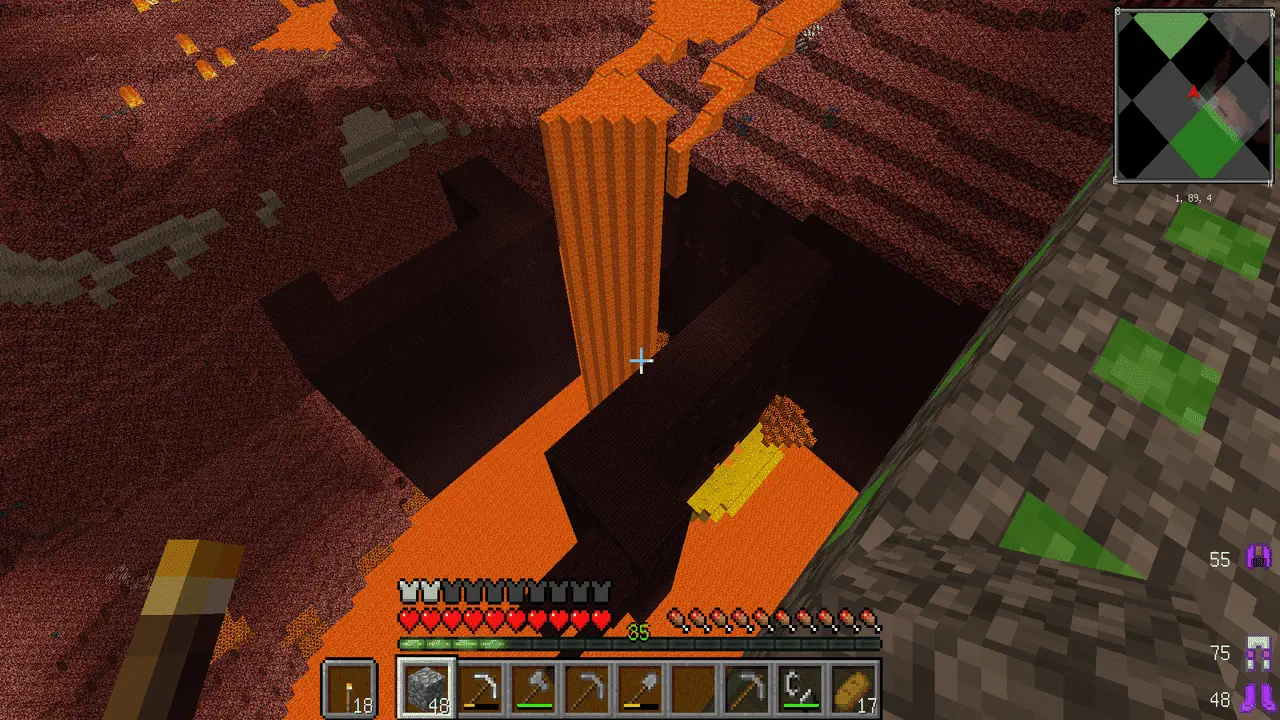The height and width of the screenshot is (720, 1280).
Task: Choose the axe in the hotbar
Action: tap(534, 688)
